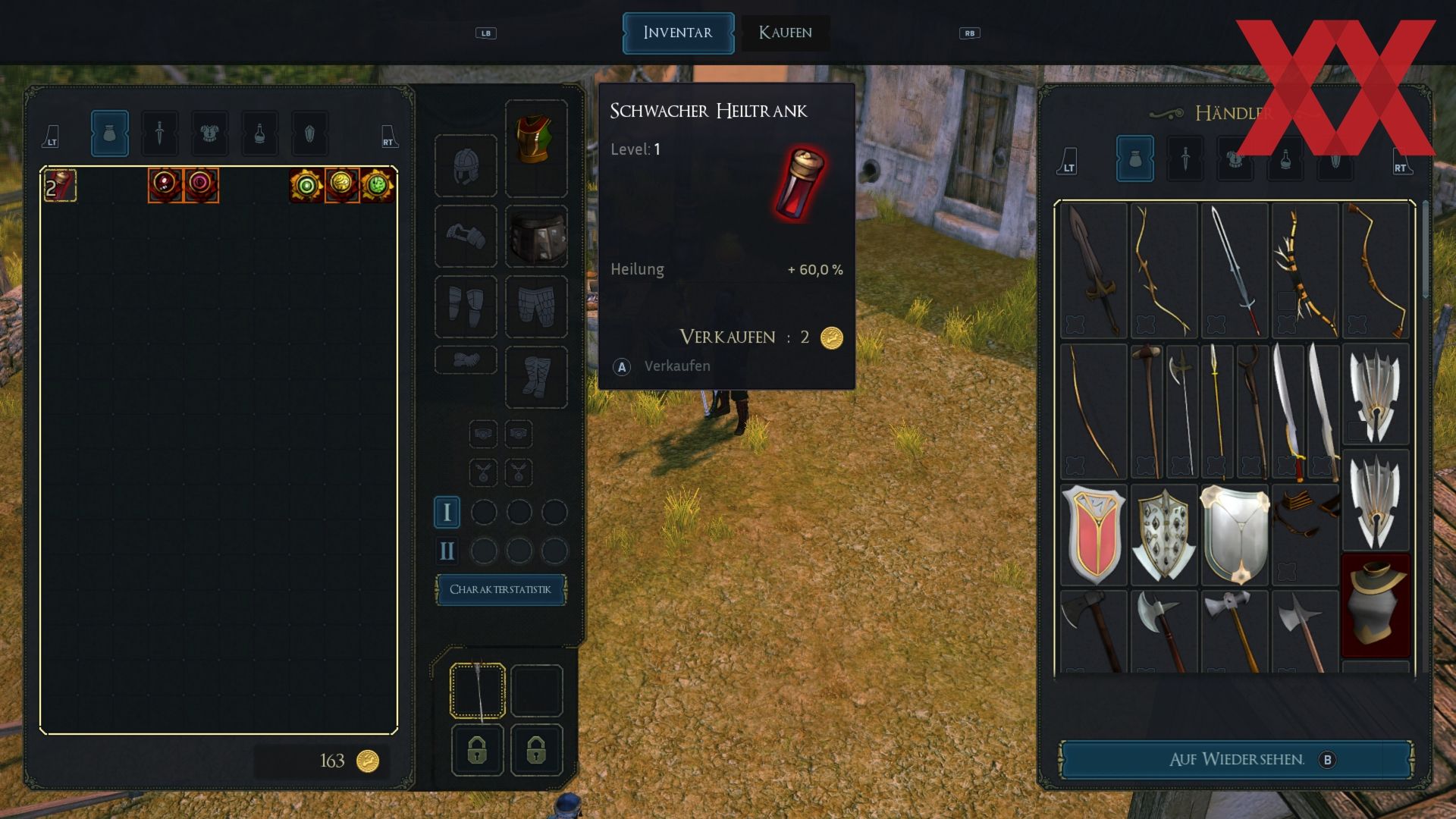Image resolution: width=1456 pixels, height=819 pixels.
Task: Activate weapon set II
Action: click(x=447, y=551)
